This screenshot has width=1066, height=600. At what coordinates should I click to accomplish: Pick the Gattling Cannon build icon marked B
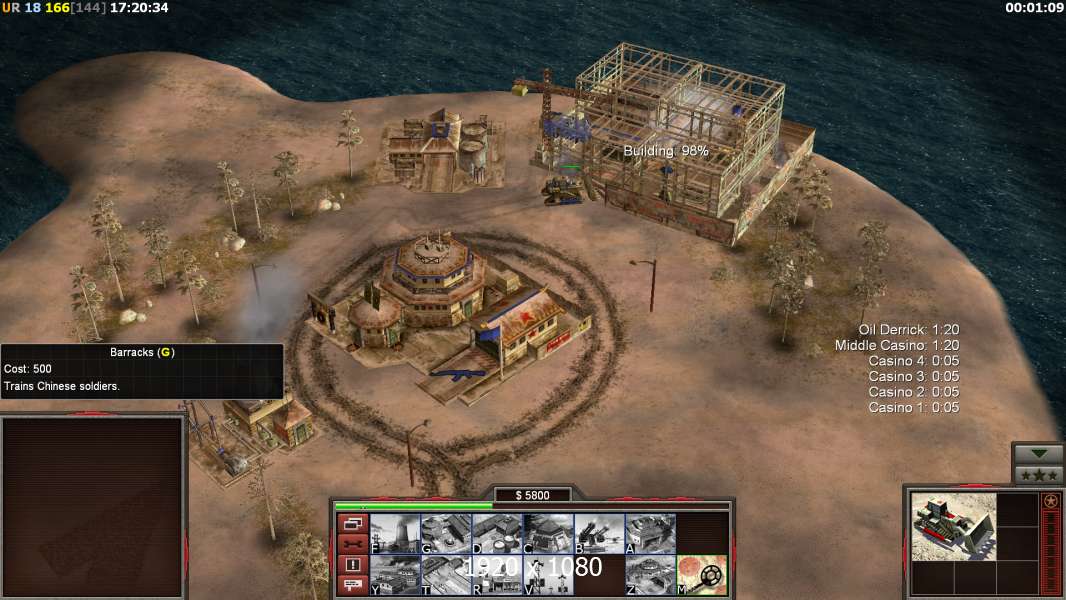tap(599, 533)
